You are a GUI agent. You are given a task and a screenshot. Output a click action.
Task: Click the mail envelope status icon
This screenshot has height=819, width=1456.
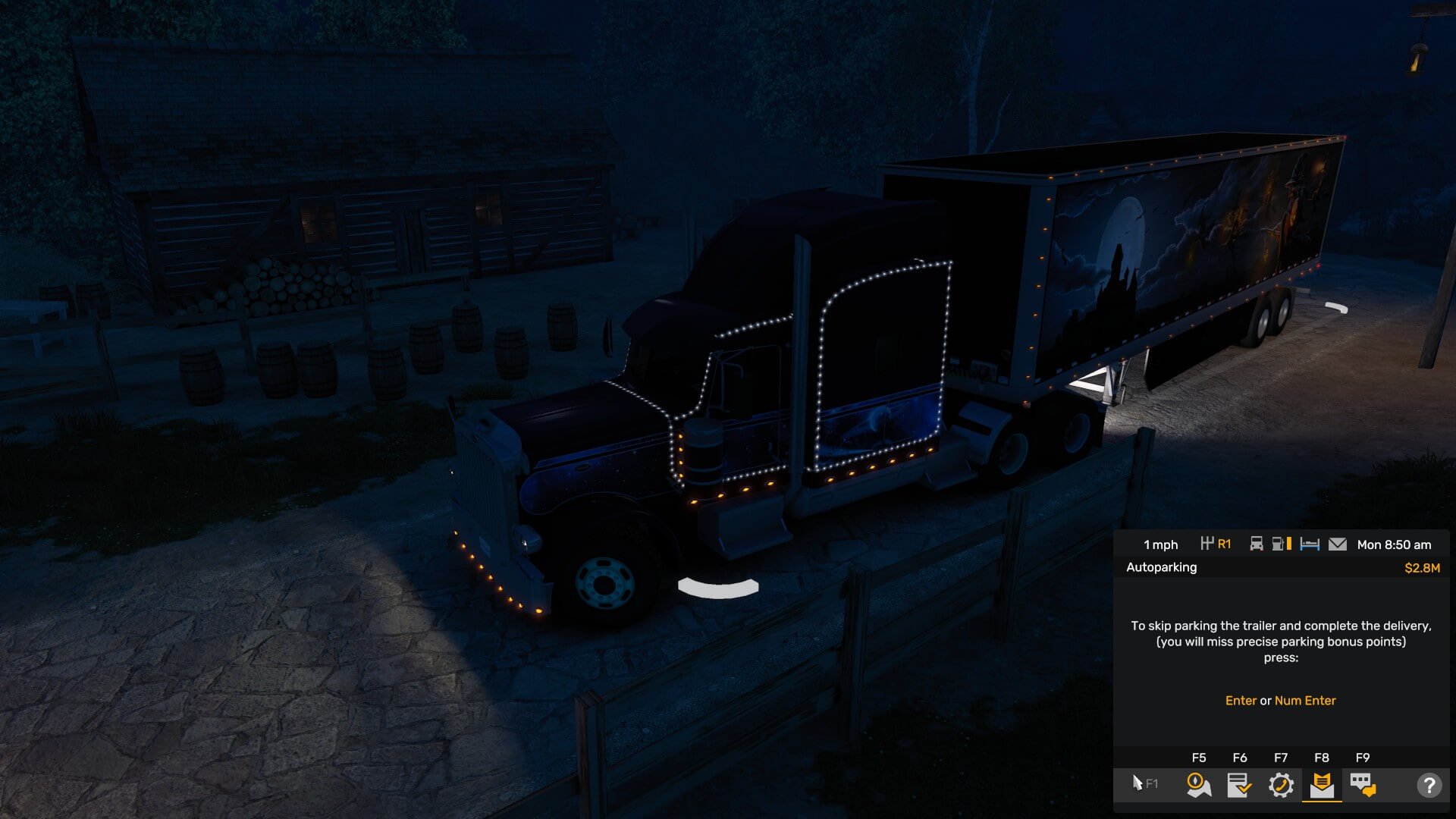pyautogui.click(x=1338, y=544)
